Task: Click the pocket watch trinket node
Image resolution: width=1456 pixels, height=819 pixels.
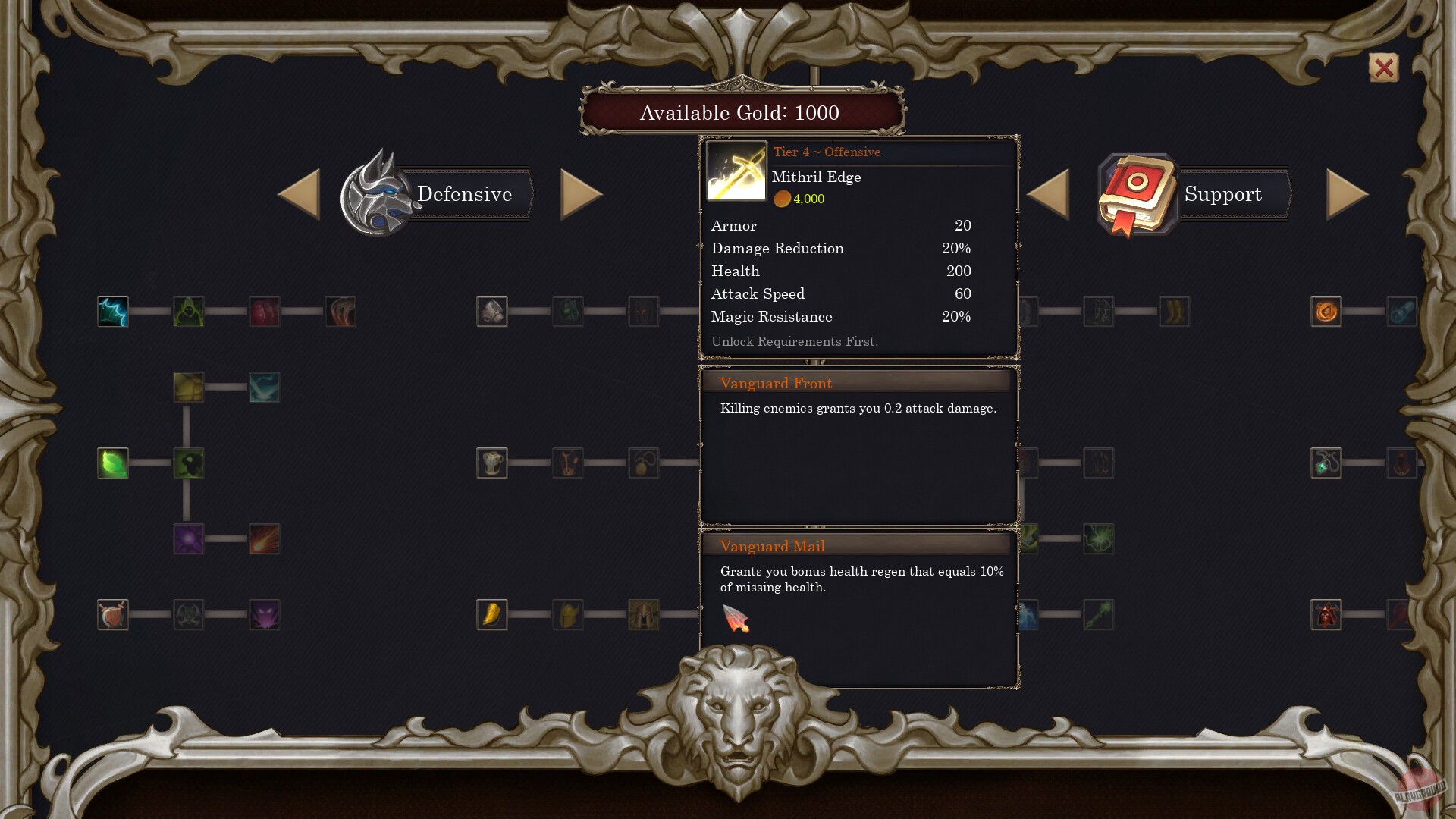Action: 643,463
